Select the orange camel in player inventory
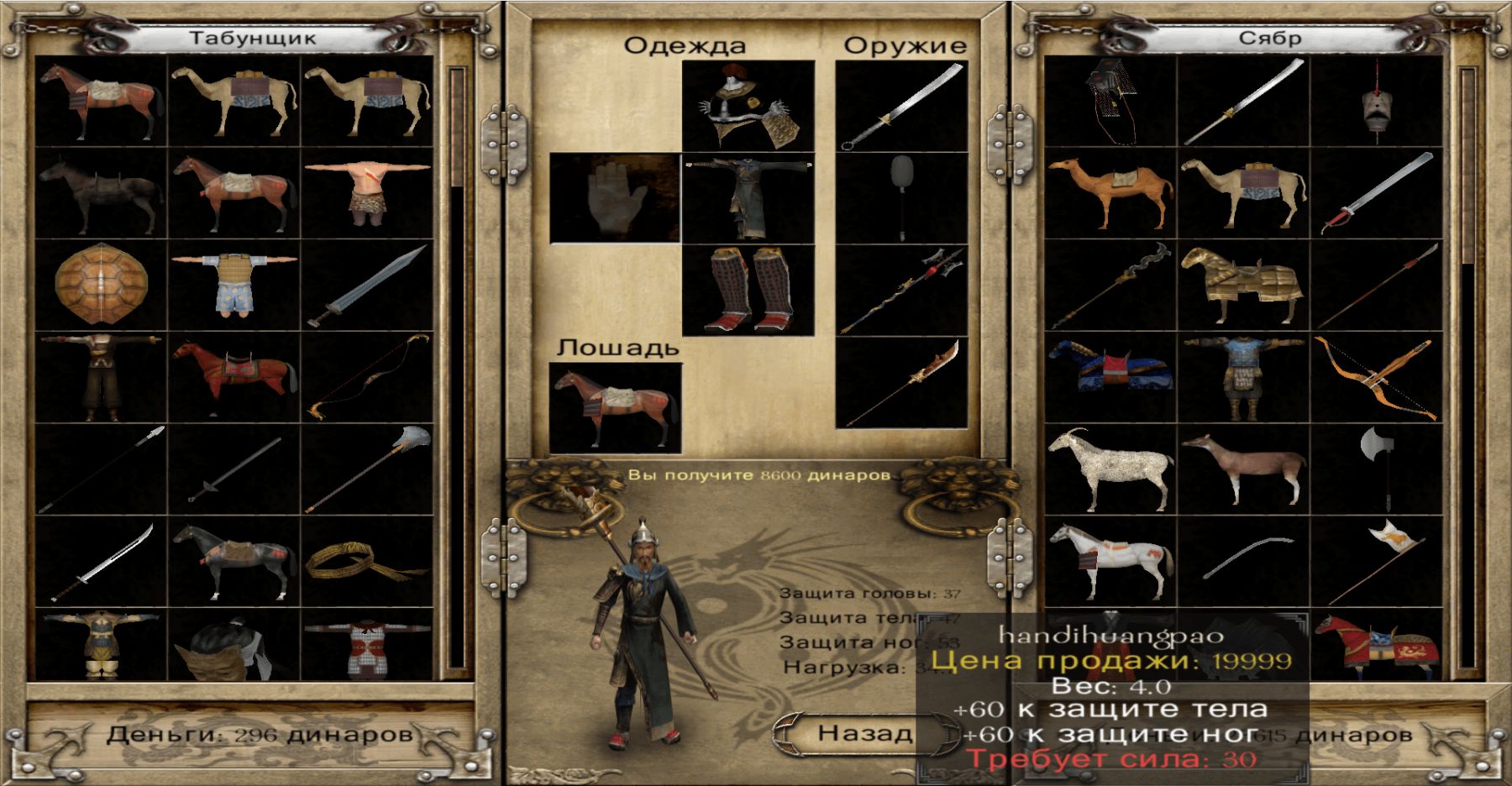The image size is (1512, 786). pos(1110,193)
